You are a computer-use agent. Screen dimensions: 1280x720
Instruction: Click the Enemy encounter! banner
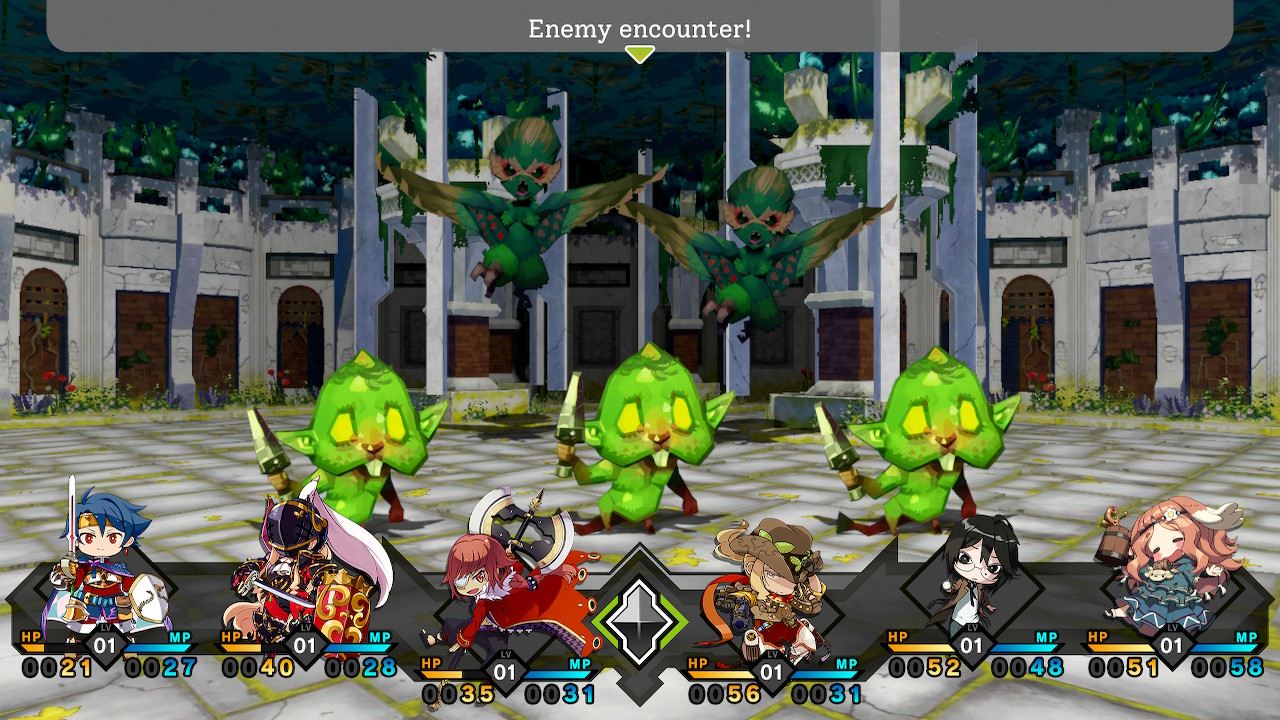640,27
